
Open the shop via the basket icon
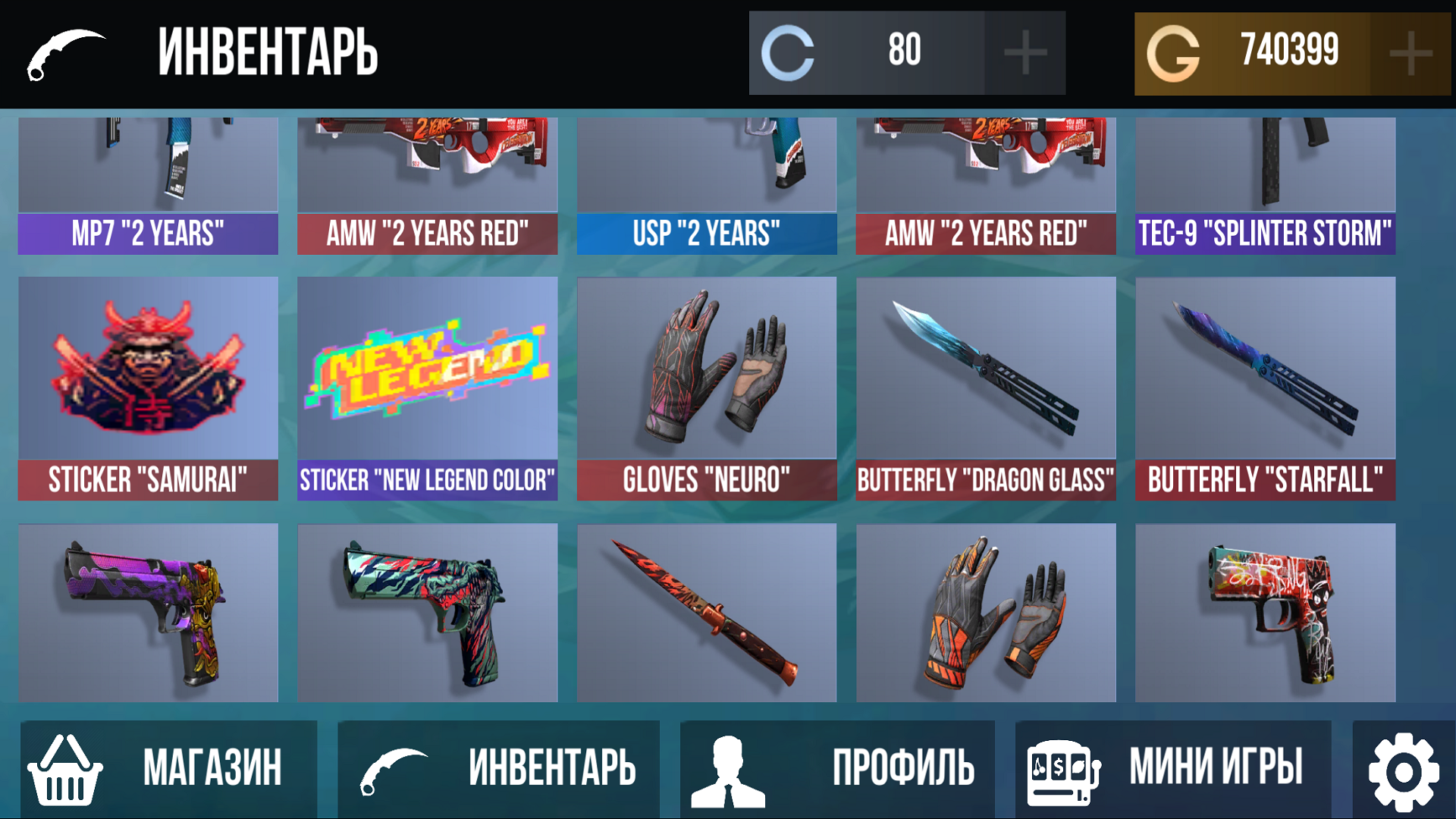pos(66,766)
